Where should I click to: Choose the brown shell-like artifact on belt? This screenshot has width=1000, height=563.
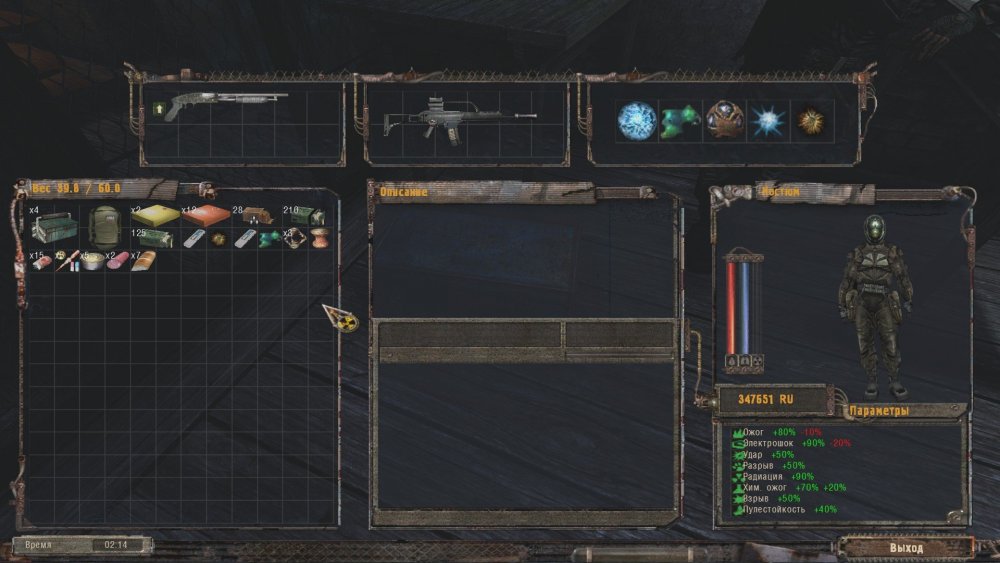(x=723, y=120)
